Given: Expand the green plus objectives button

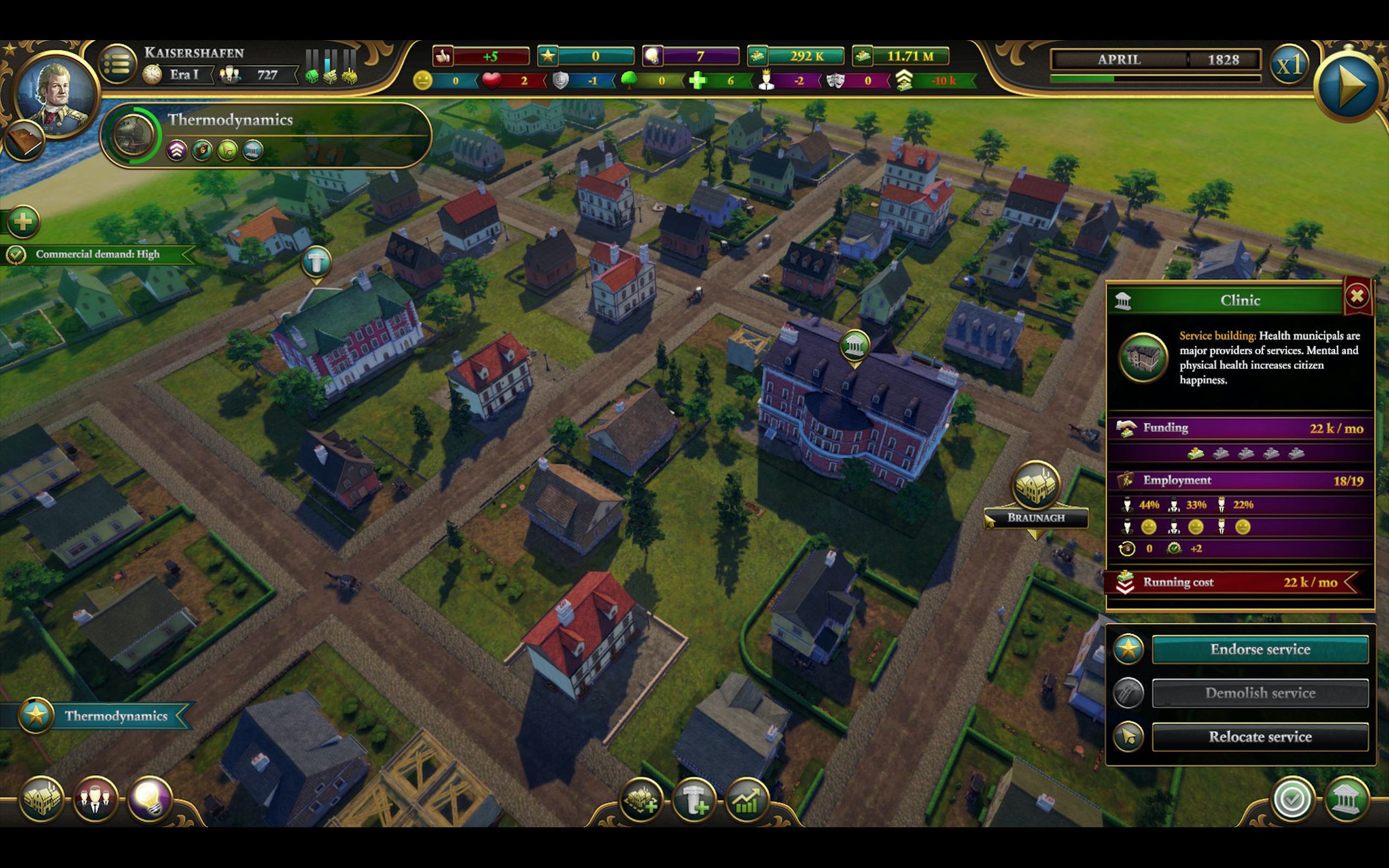Looking at the screenshot, I should [23, 221].
